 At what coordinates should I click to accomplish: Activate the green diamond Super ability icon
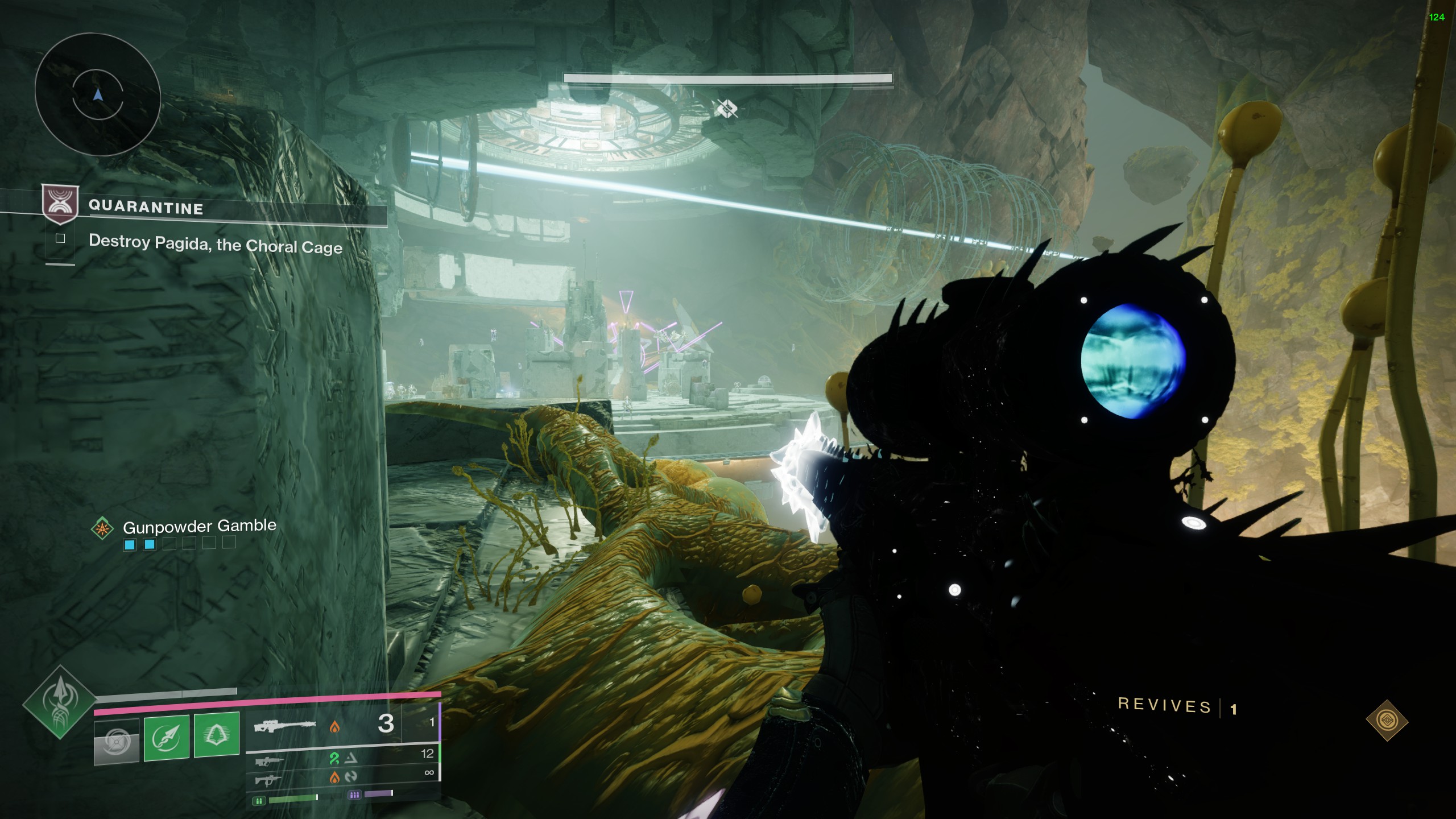click(x=59, y=702)
